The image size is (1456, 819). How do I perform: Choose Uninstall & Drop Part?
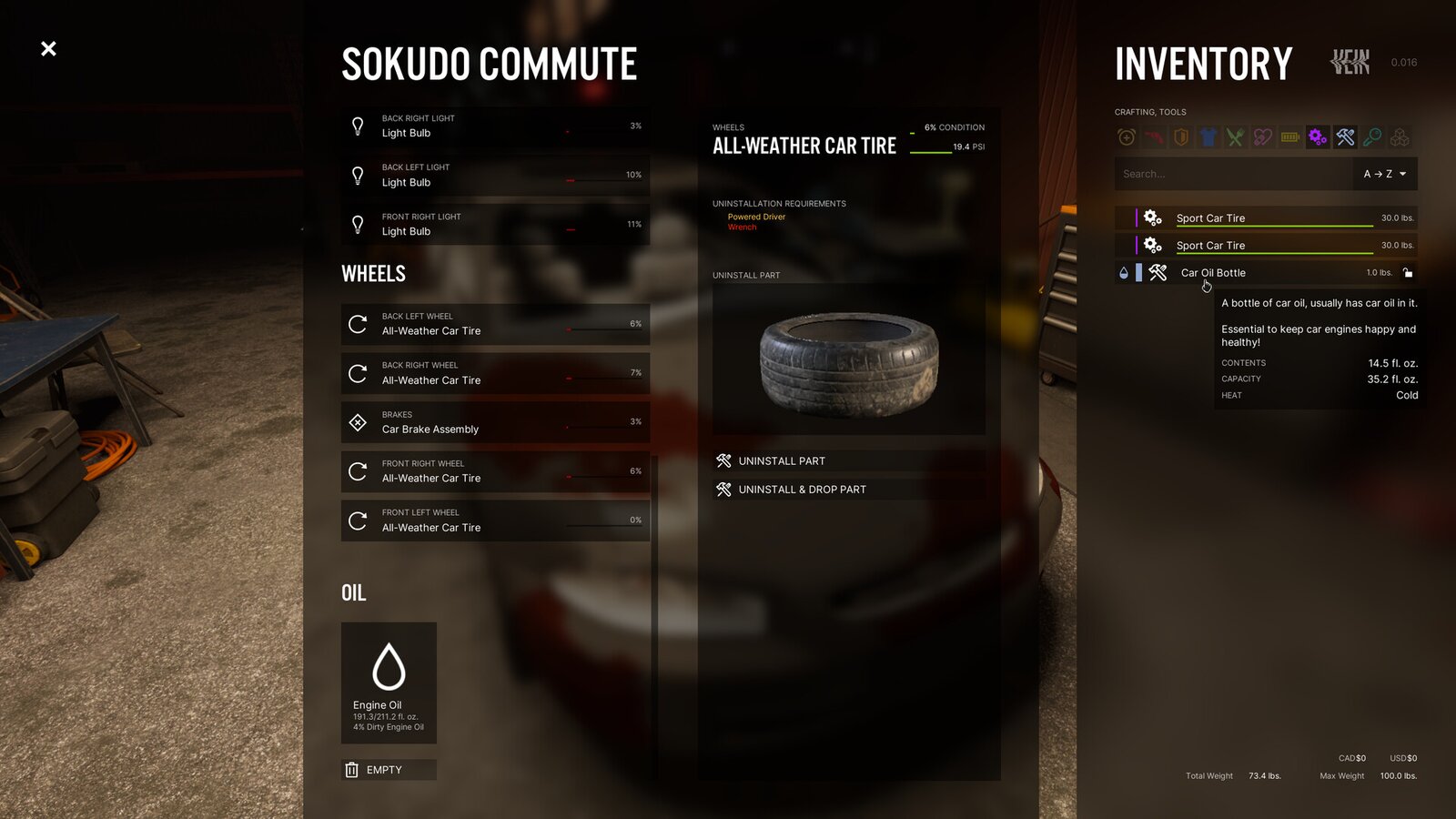[848, 490]
